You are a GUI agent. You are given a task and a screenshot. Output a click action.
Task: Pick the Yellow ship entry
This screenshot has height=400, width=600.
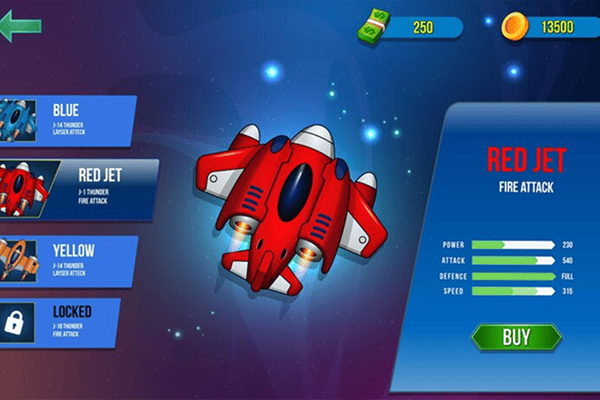(68, 256)
